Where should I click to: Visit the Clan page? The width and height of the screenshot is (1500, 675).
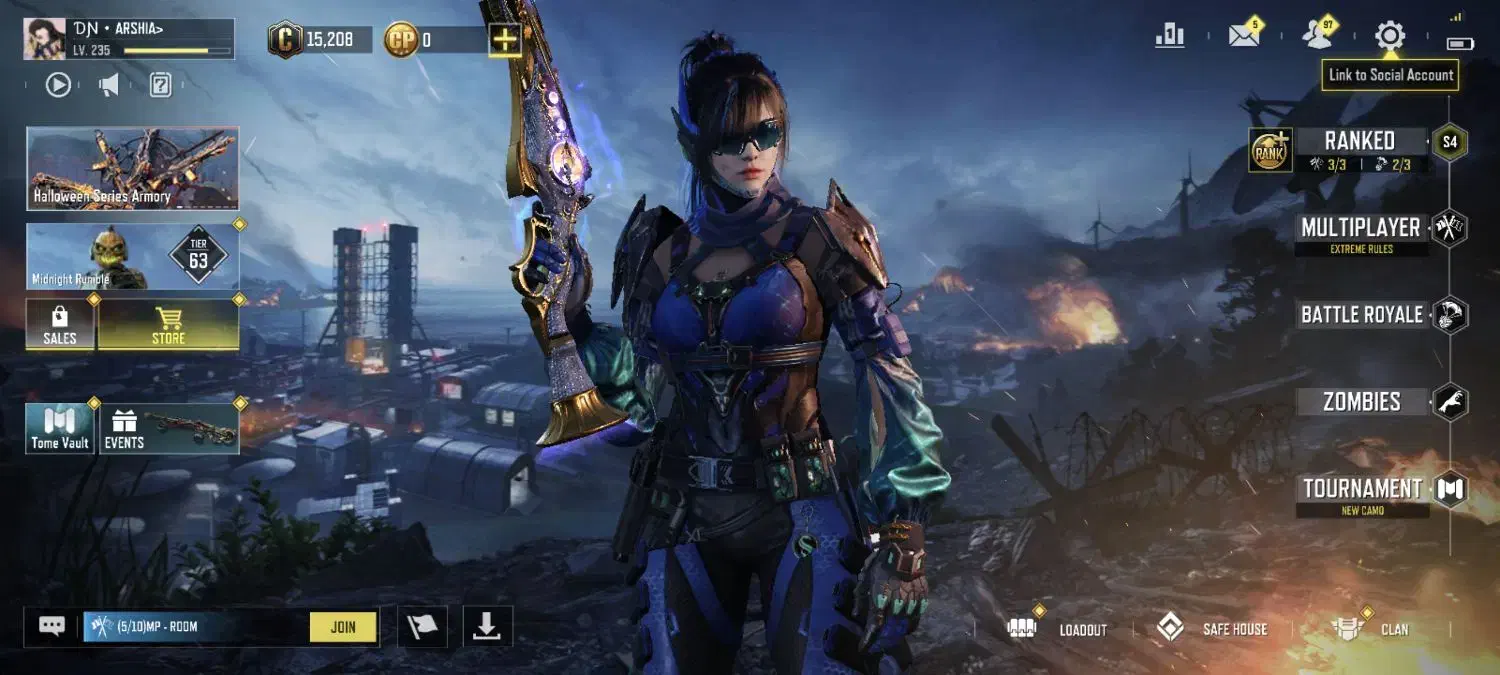tap(1372, 629)
